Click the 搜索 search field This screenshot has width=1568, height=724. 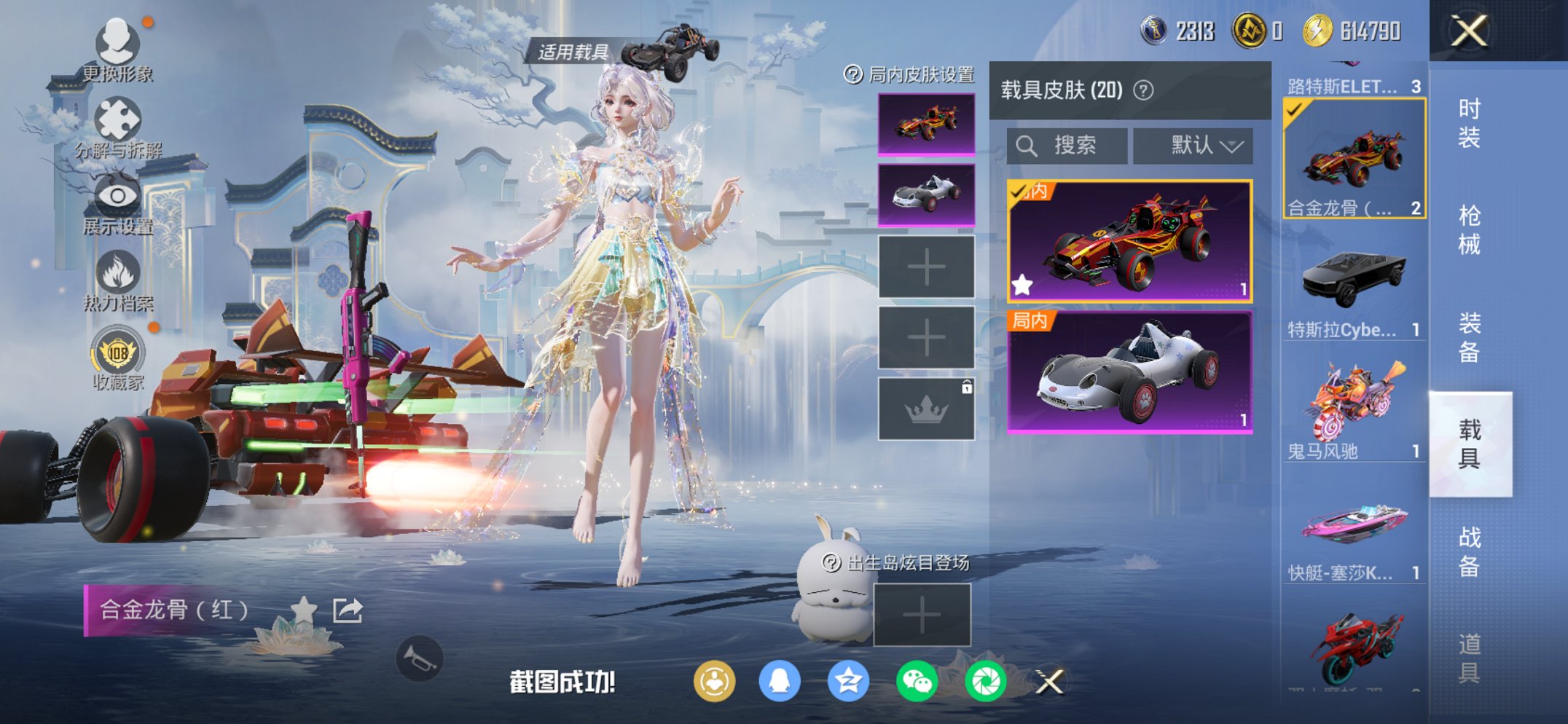[x=1065, y=144]
